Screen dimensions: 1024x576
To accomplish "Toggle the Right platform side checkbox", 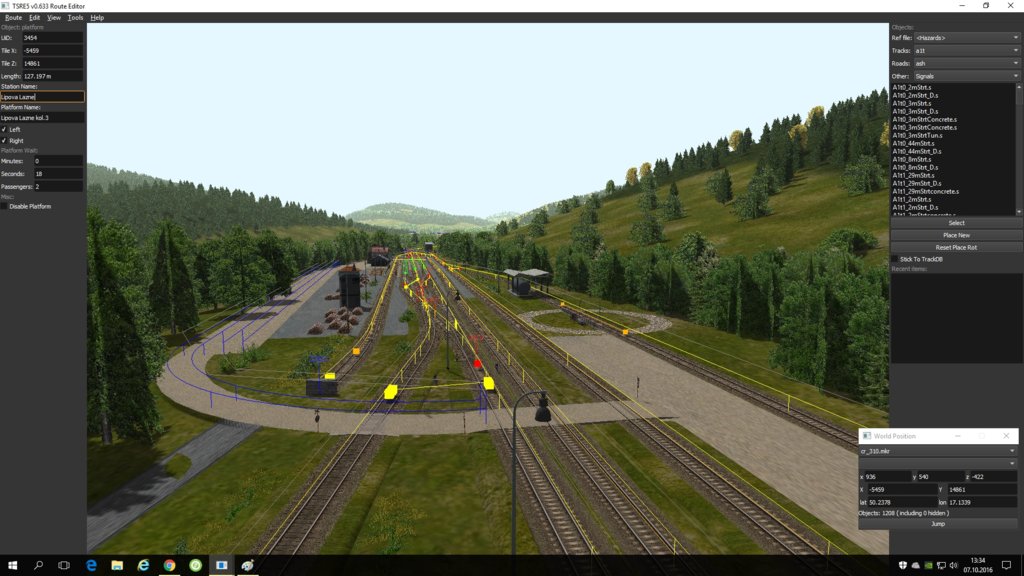I will click(x=4, y=141).
